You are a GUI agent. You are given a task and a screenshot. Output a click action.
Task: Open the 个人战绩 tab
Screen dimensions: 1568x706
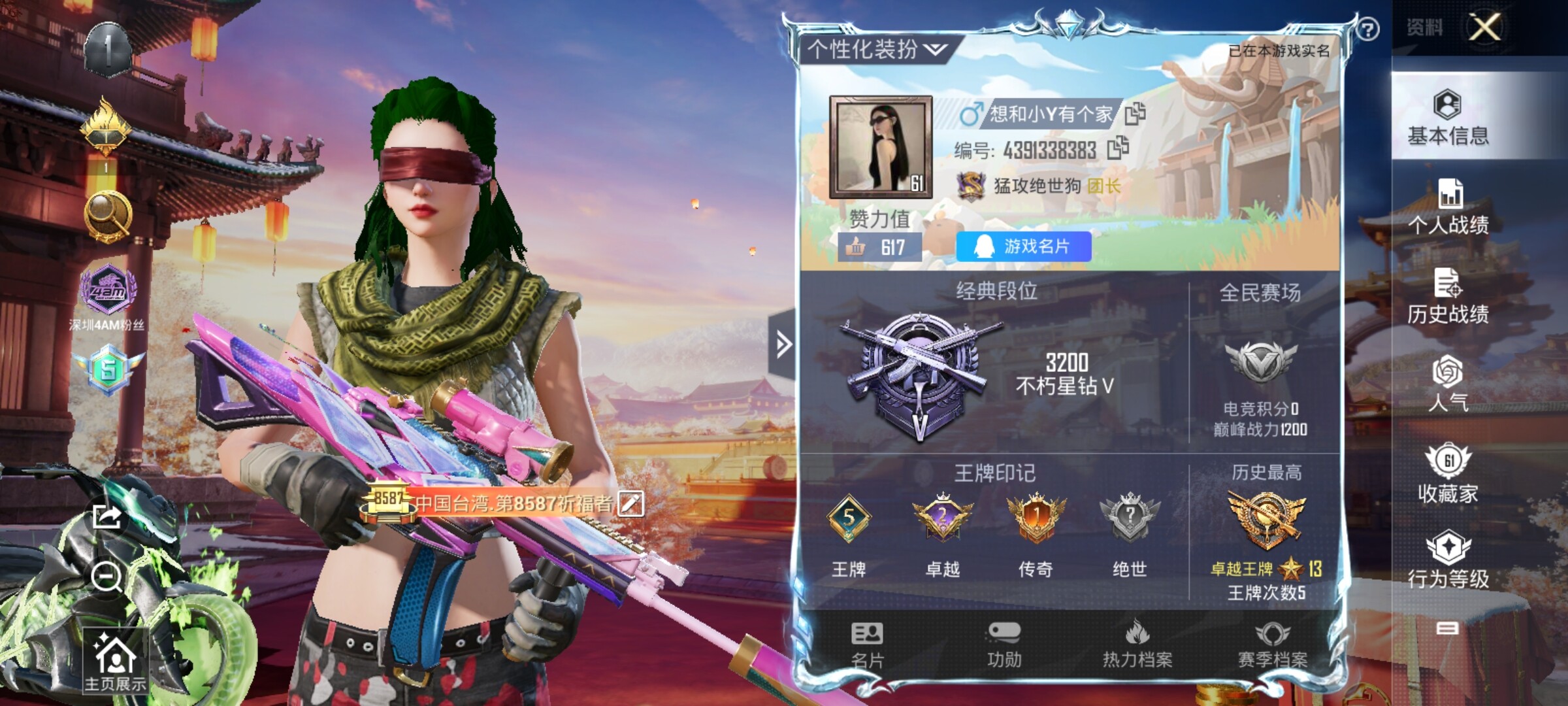[1448, 207]
